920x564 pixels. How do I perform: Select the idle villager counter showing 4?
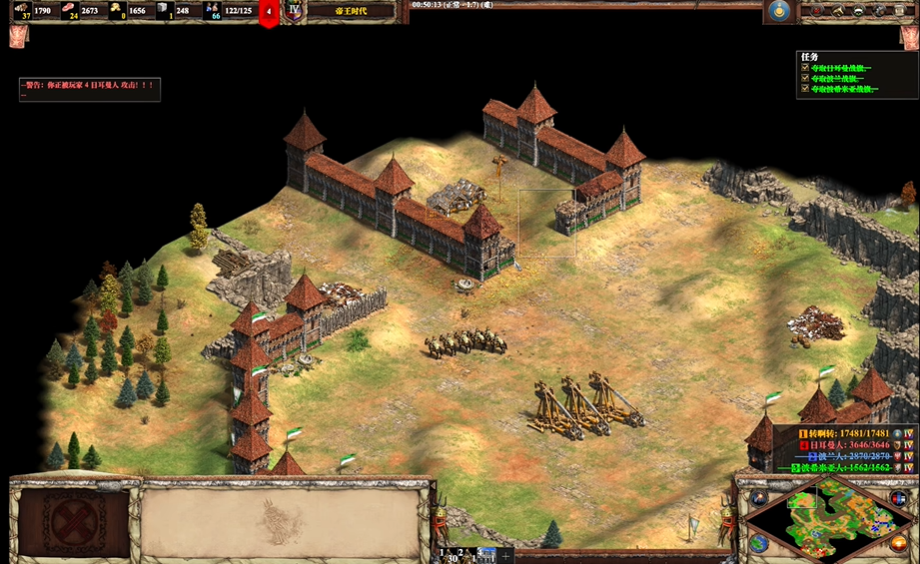[268, 12]
